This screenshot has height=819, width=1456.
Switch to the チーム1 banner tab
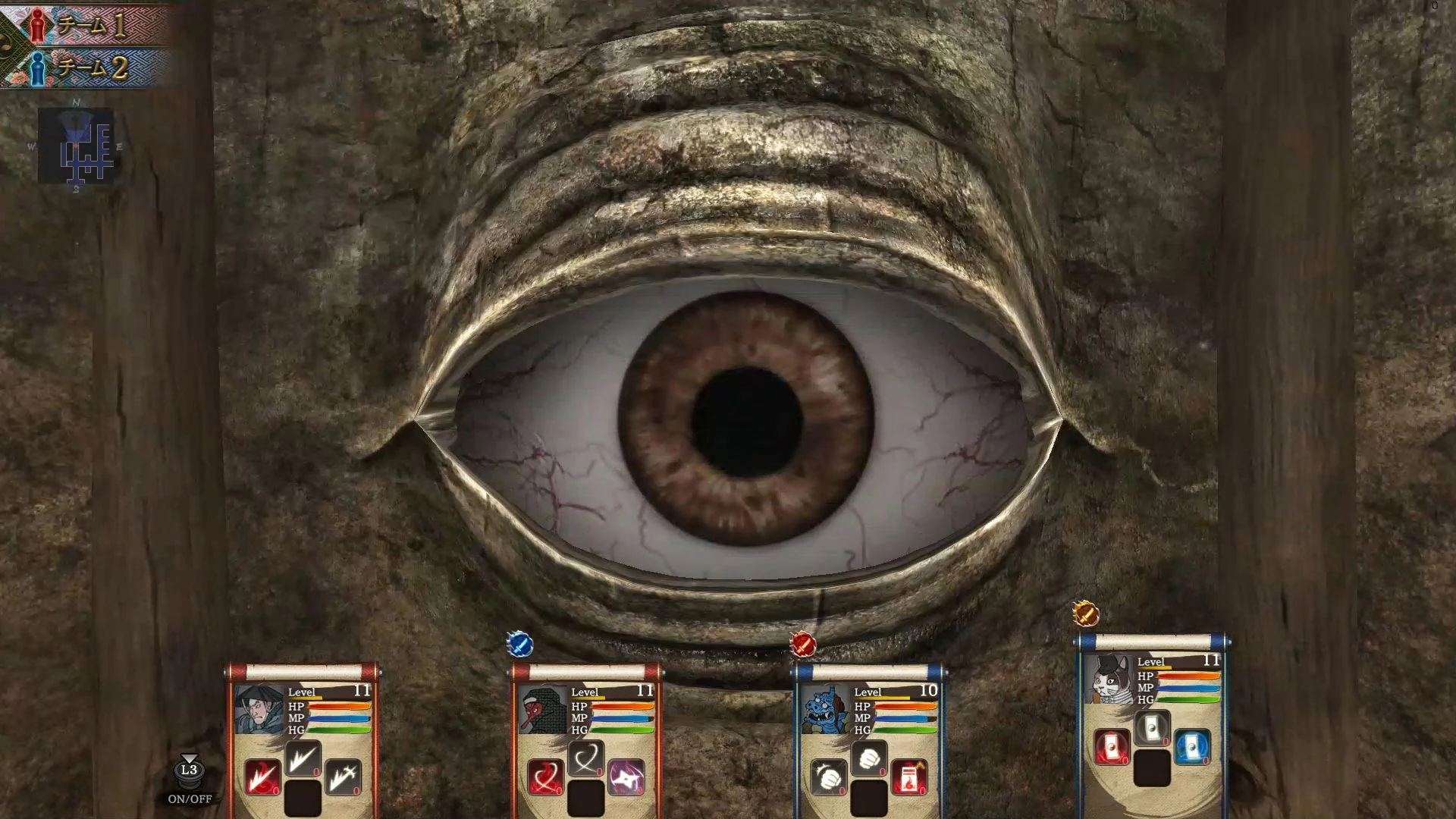tap(90, 26)
